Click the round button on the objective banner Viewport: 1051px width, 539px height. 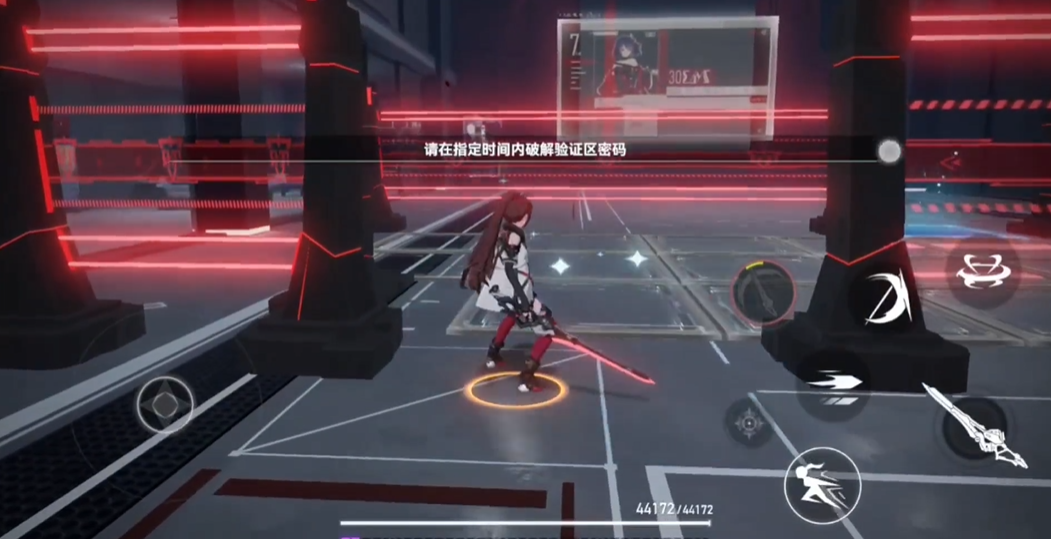pos(889,151)
